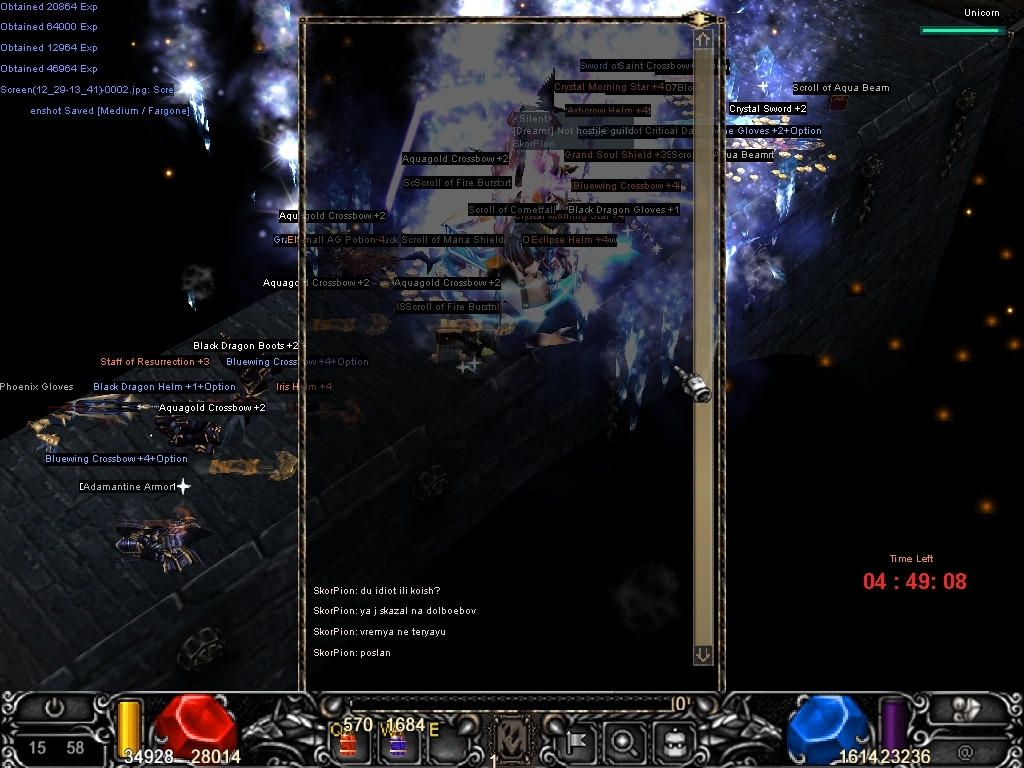Click the power button in the bottom bar

click(x=54, y=708)
